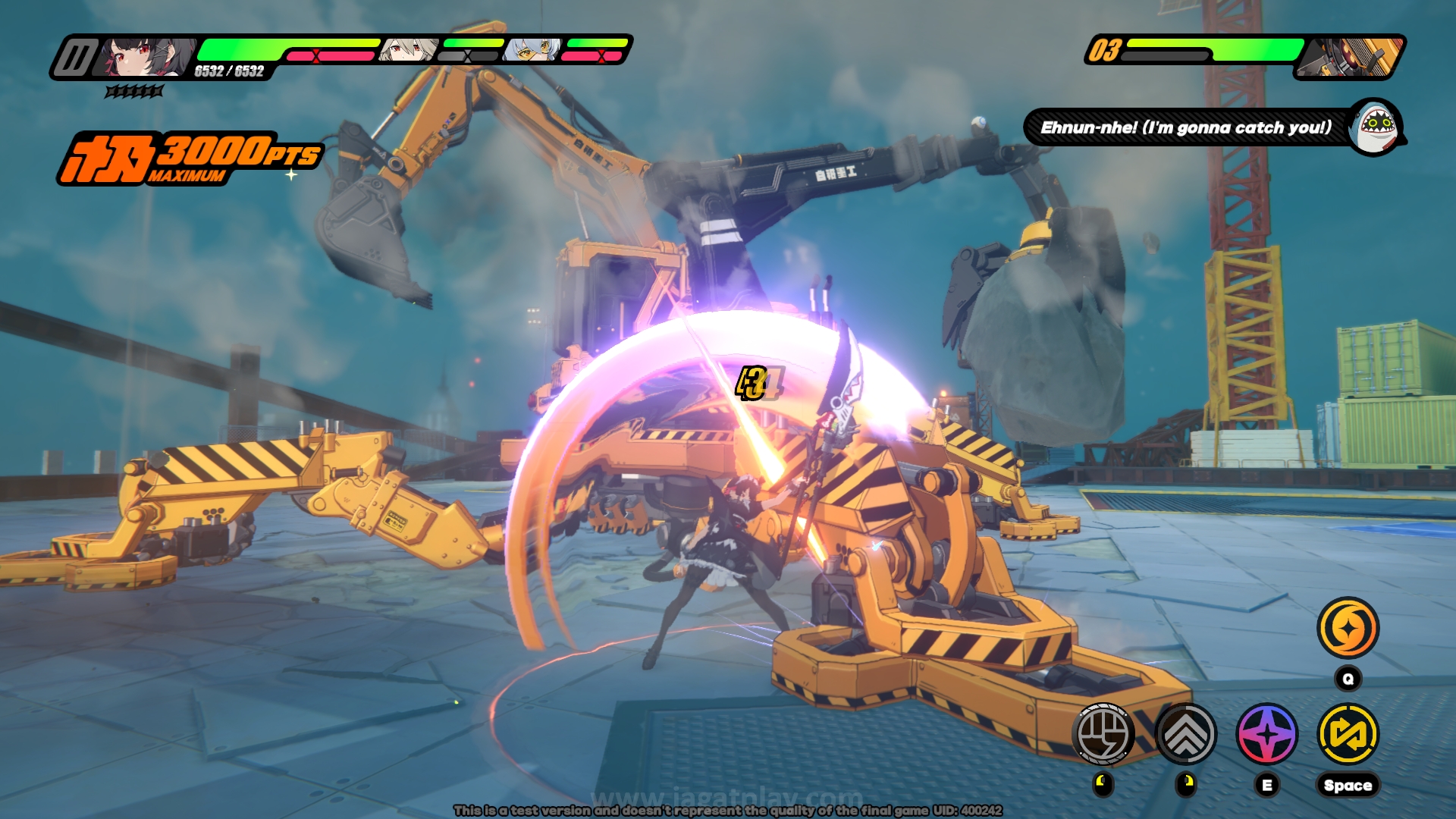Screen dimensions: 1456x819
Task: Click the yellow character swap icon
Action: pyautogui.click(x=1348, y=733)
